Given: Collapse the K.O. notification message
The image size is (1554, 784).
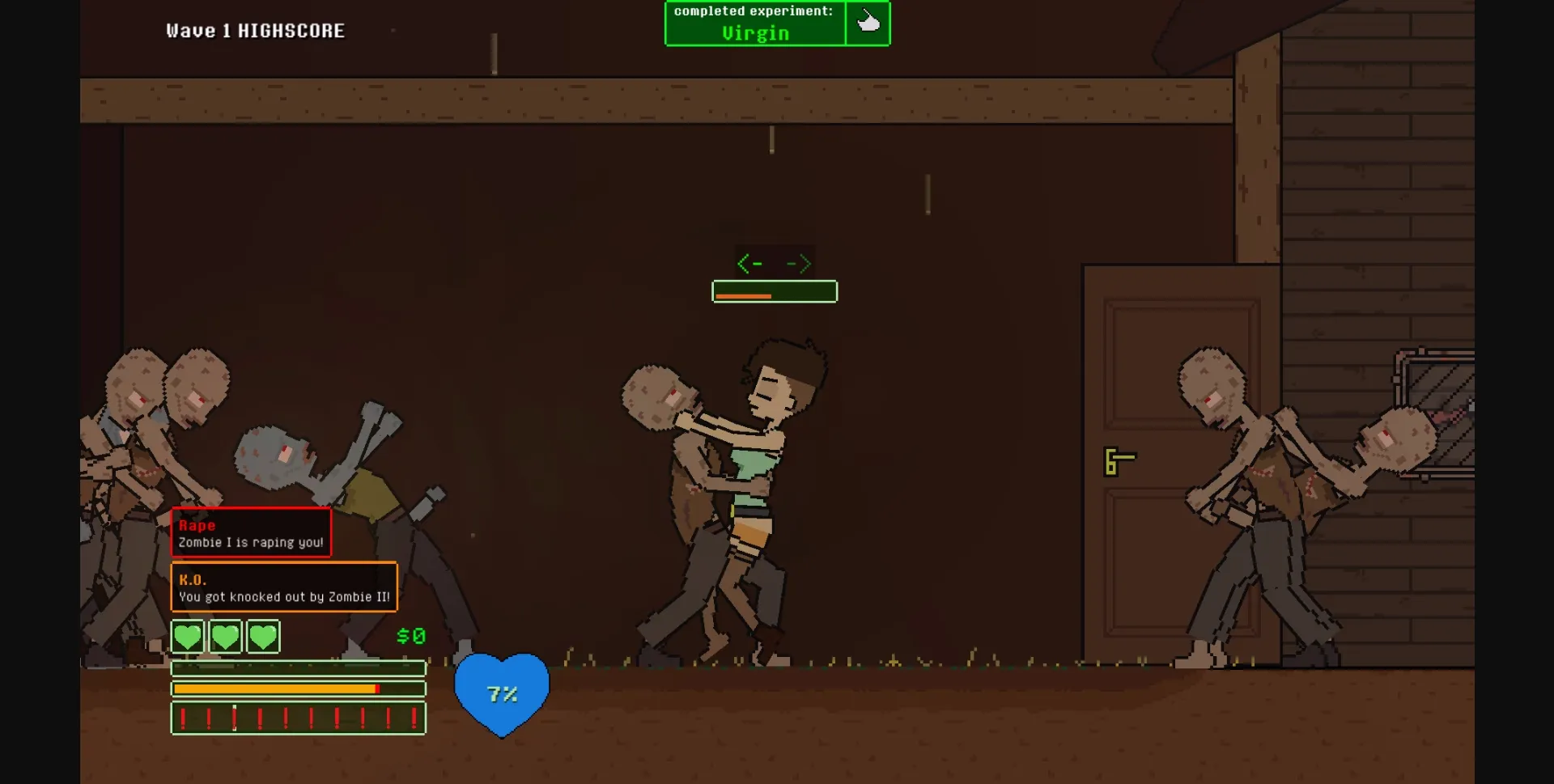Looking at the screenshot, I should 283,587.
